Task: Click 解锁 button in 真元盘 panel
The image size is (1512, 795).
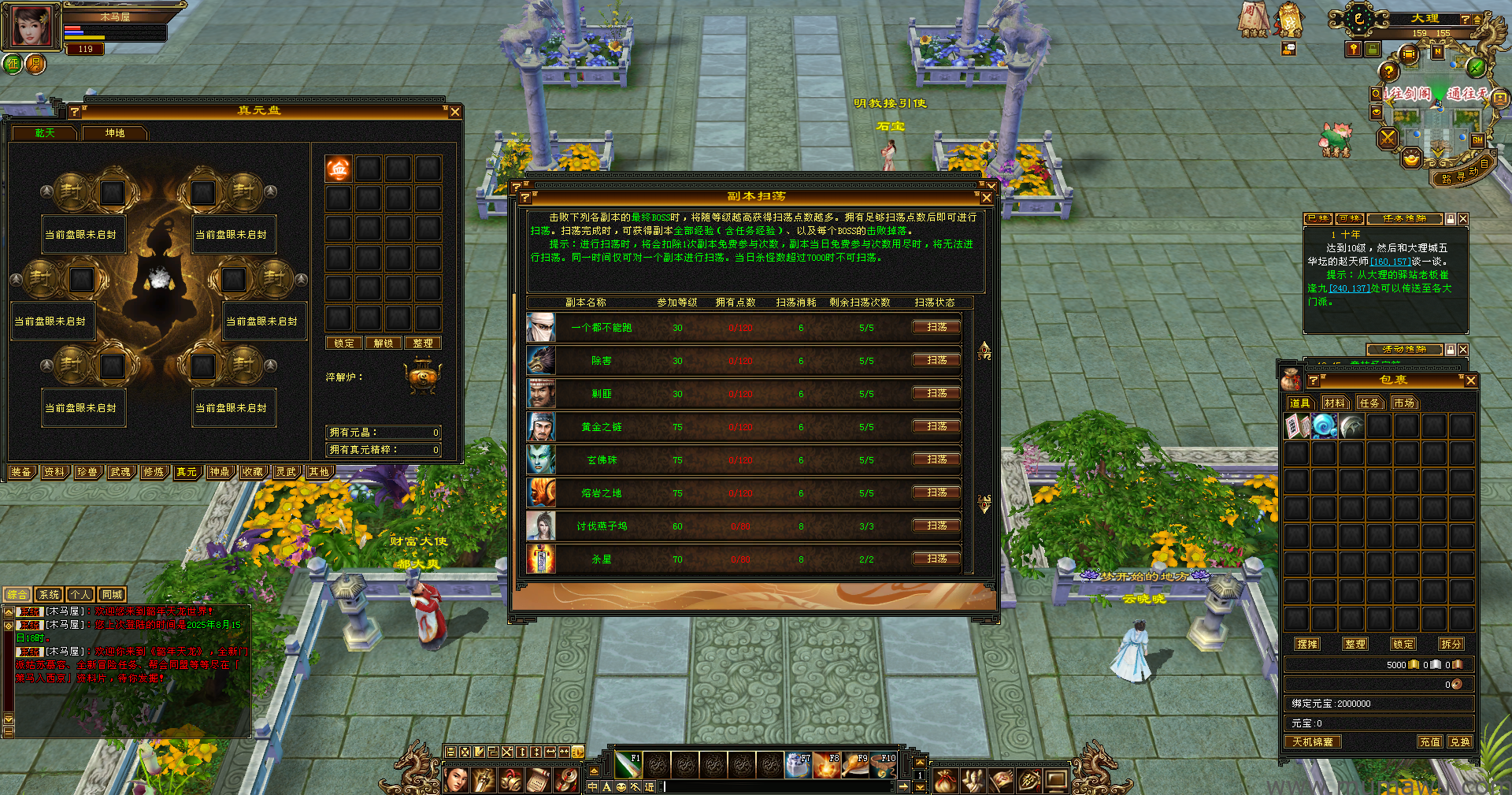Action: pyautogui.click(x=384, y=344)
